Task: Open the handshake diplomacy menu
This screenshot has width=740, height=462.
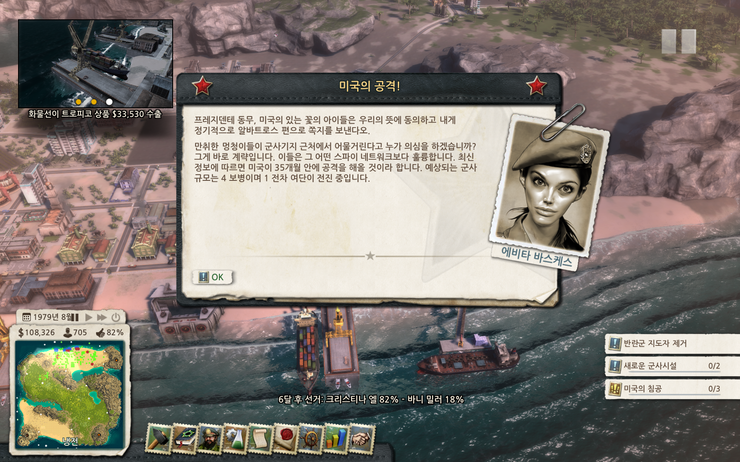Action: coord(360,437)
